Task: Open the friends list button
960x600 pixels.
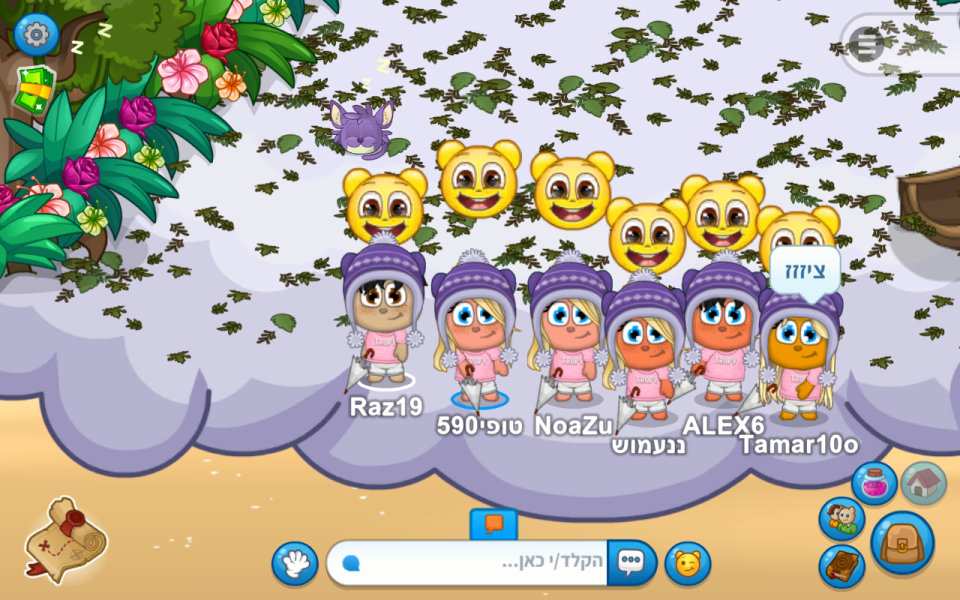Action: click(842, 518)
